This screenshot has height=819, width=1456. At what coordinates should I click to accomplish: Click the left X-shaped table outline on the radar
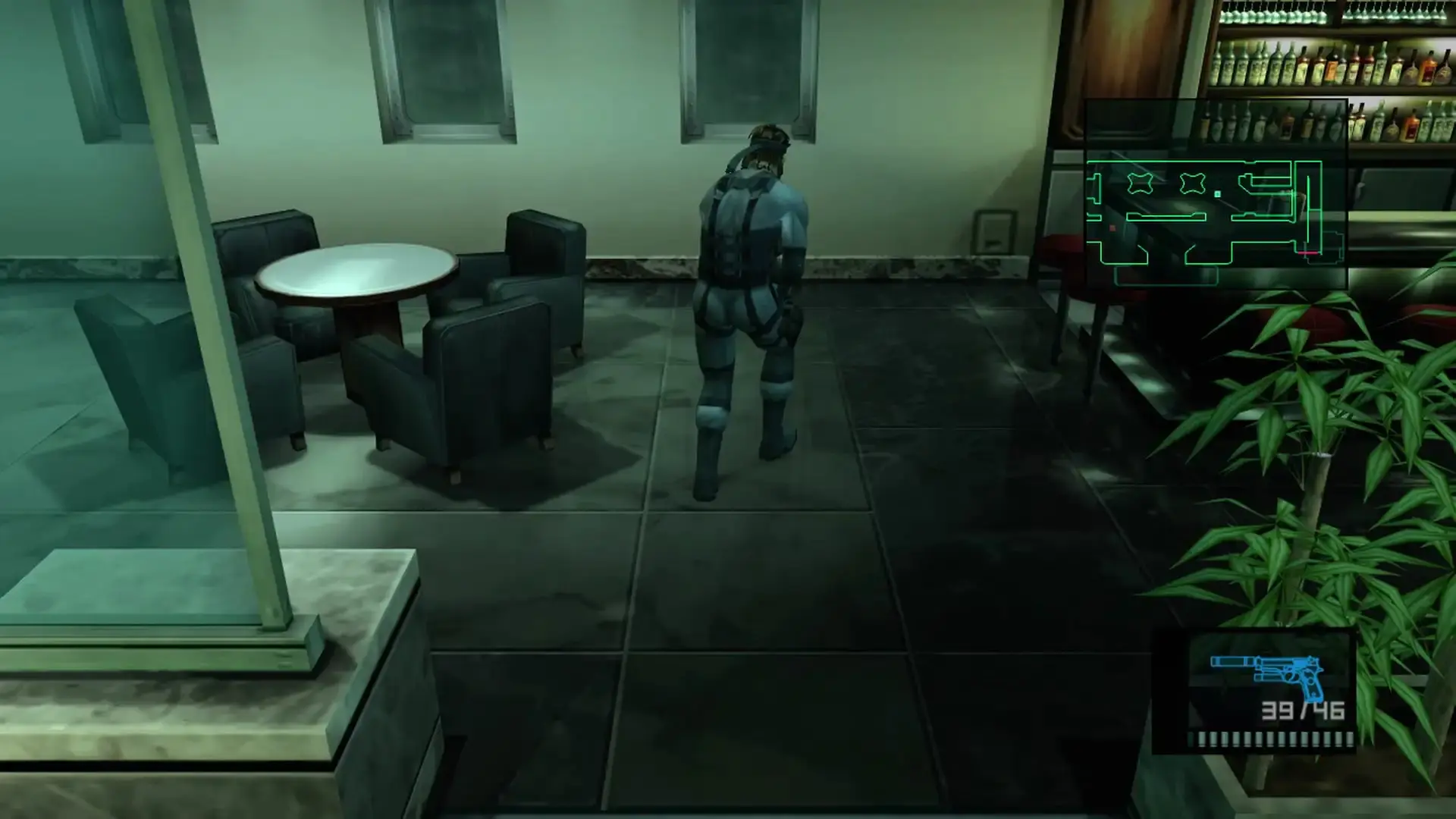(x=1140, y=182)
